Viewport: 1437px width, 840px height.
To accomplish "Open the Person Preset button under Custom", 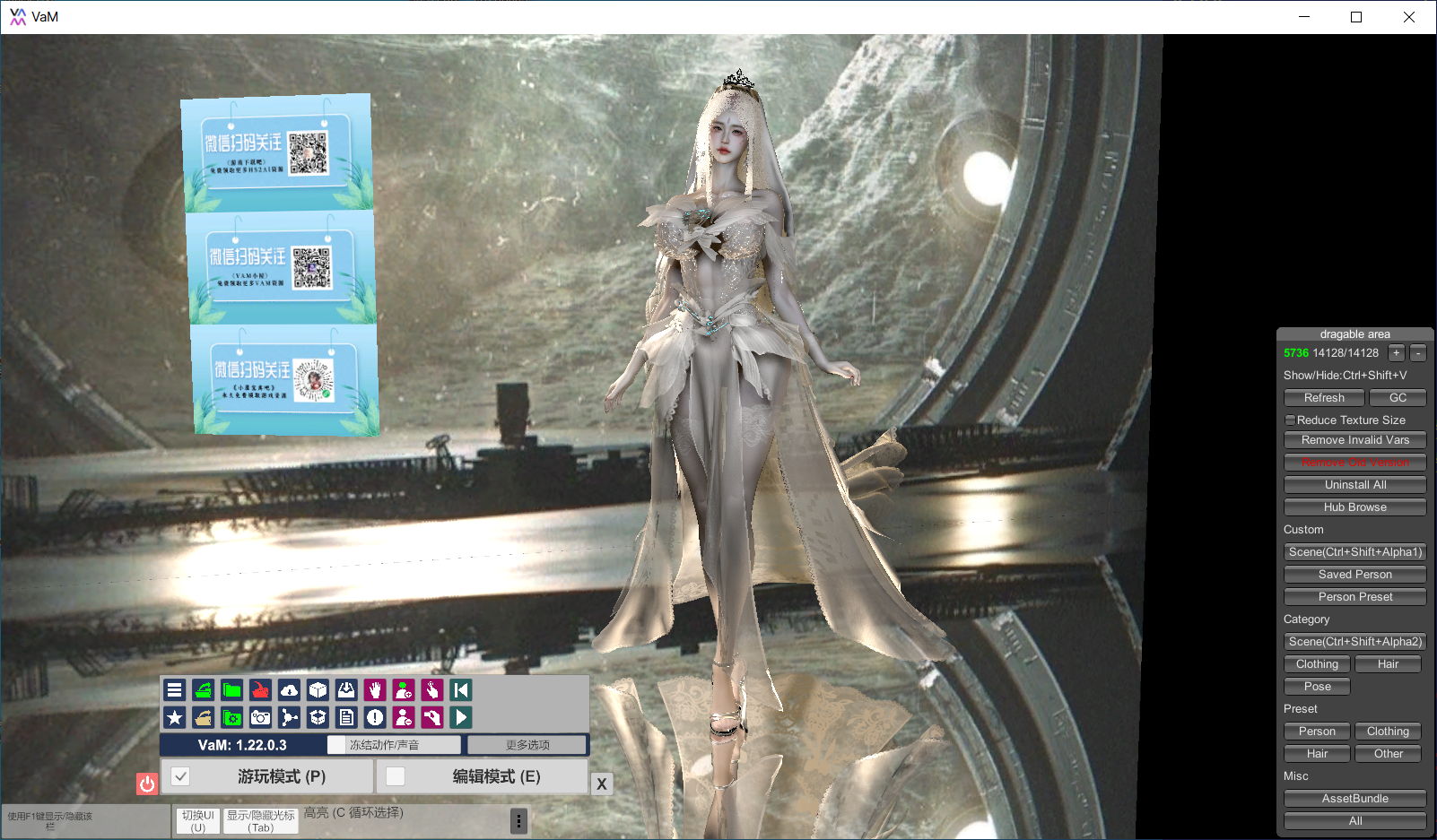I will click(1354, 597).
